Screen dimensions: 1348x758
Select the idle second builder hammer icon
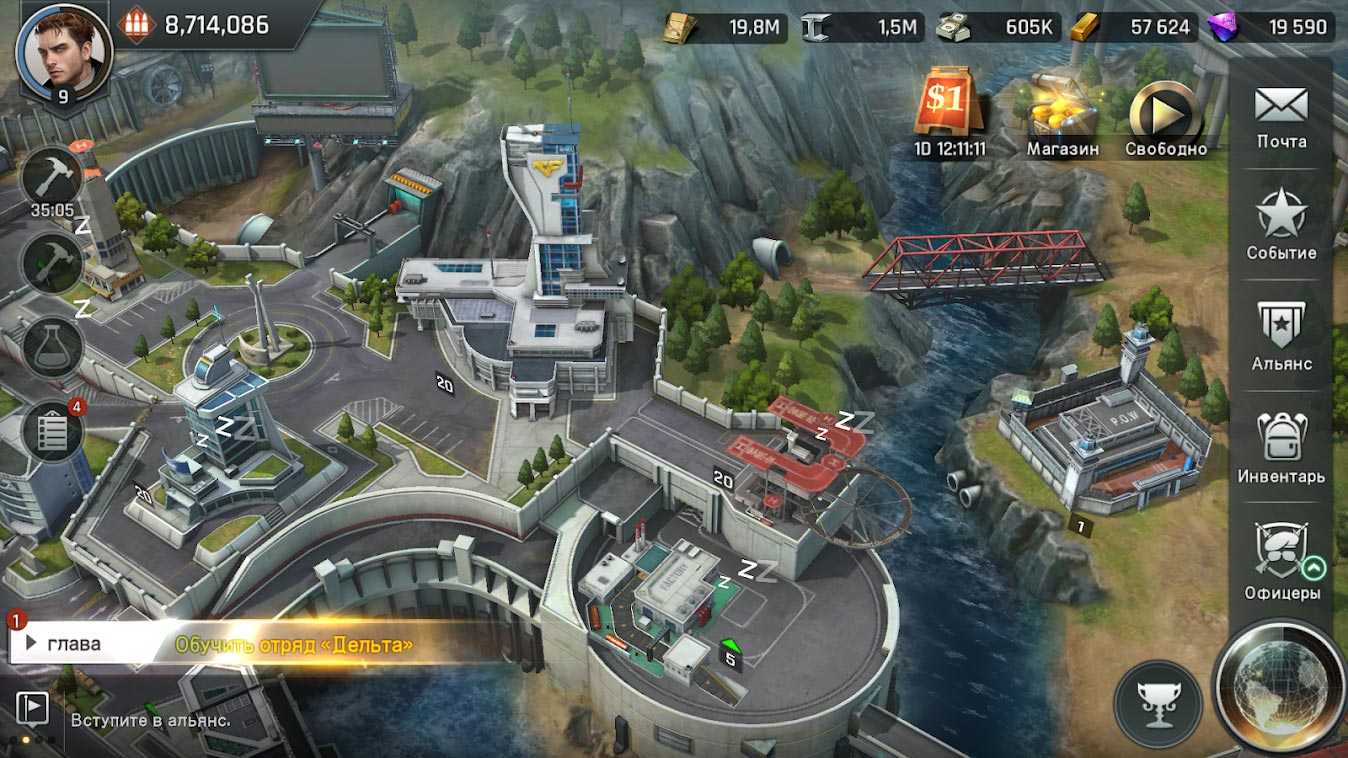click(x=52, y=264)
